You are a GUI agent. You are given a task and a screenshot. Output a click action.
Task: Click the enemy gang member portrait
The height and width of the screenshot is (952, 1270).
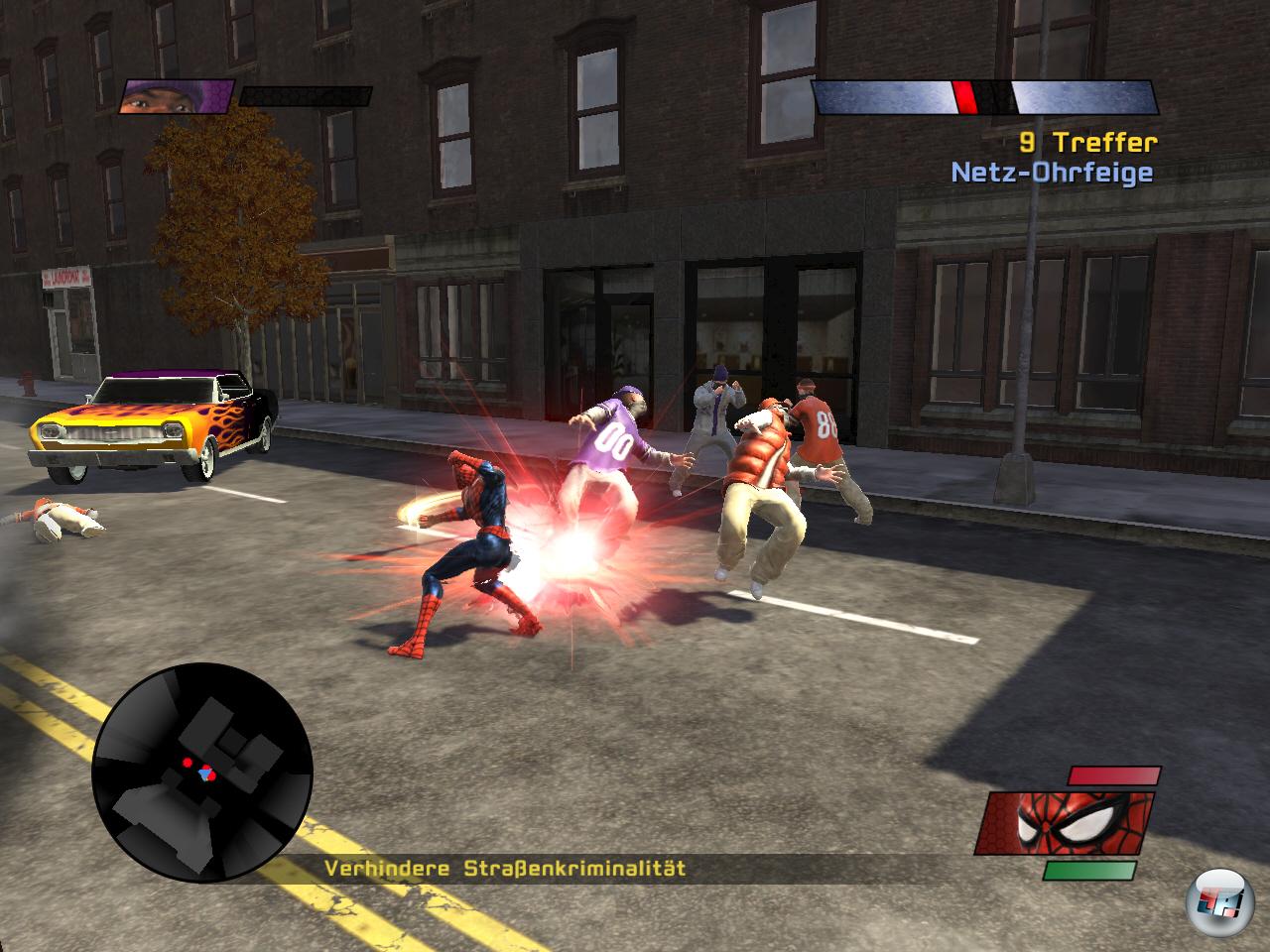pos(176,96)
